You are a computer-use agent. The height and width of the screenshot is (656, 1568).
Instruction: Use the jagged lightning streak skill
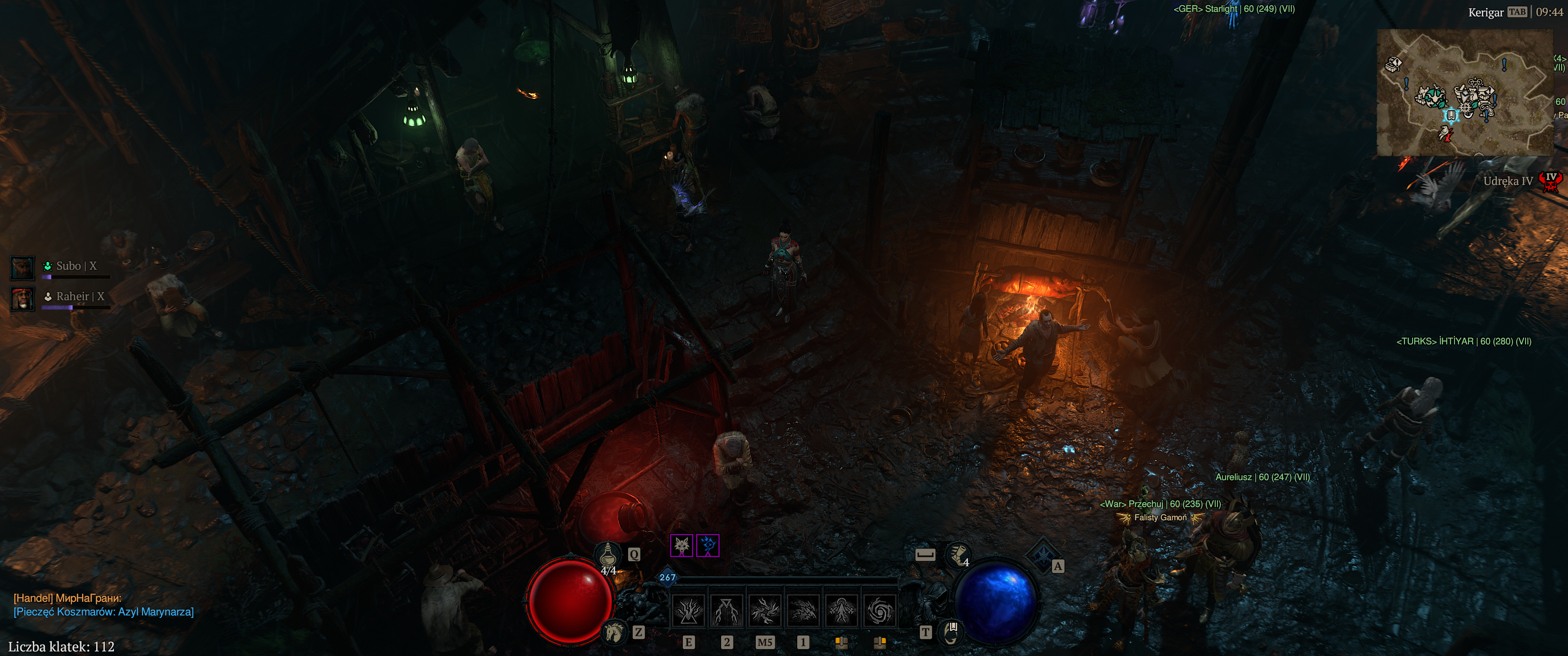[x=803, y=610]
